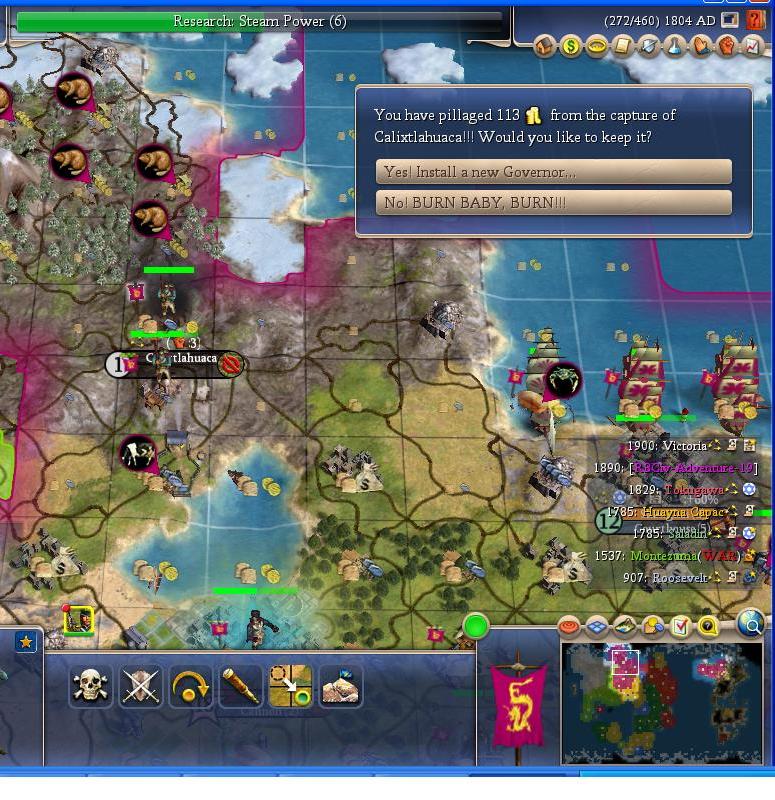Choose "Yes! Install a new Governor..."
This screenshot has width=775, height=800.
pyautogui.click(x=553, y=172)
